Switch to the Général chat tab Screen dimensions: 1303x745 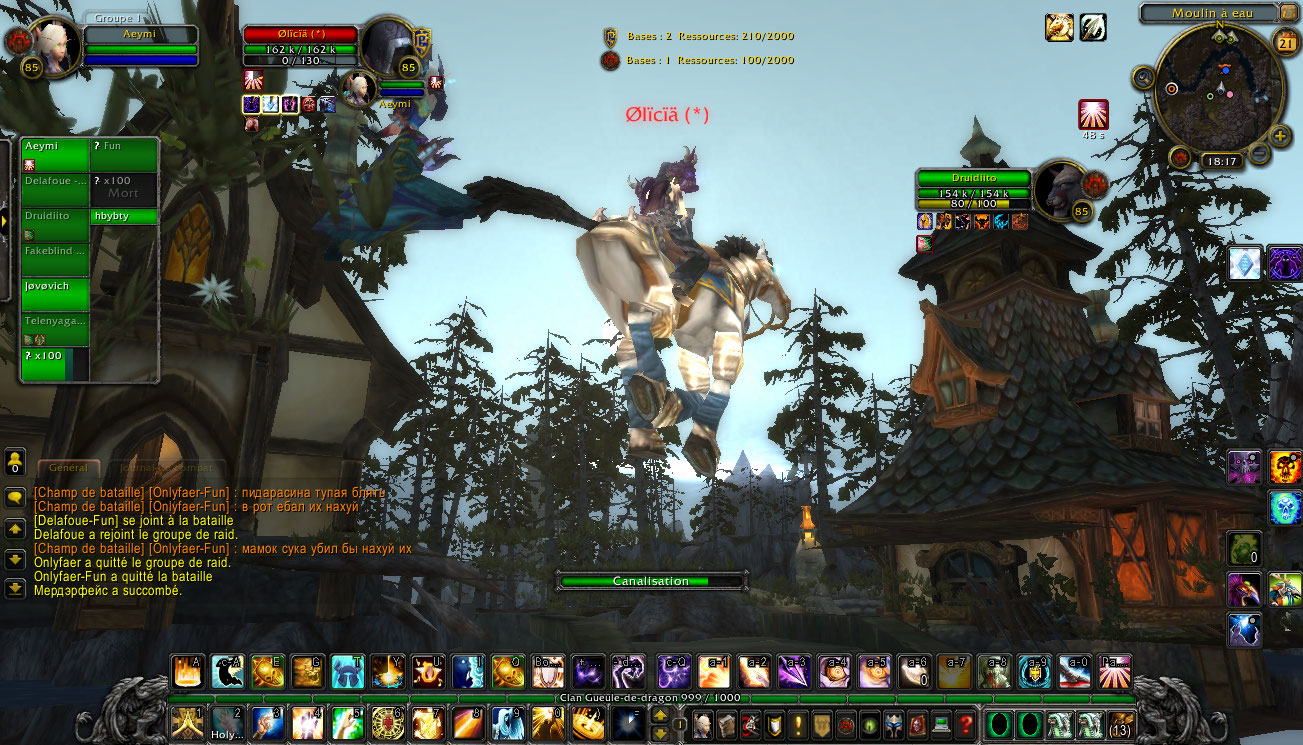tap(68, 468)
